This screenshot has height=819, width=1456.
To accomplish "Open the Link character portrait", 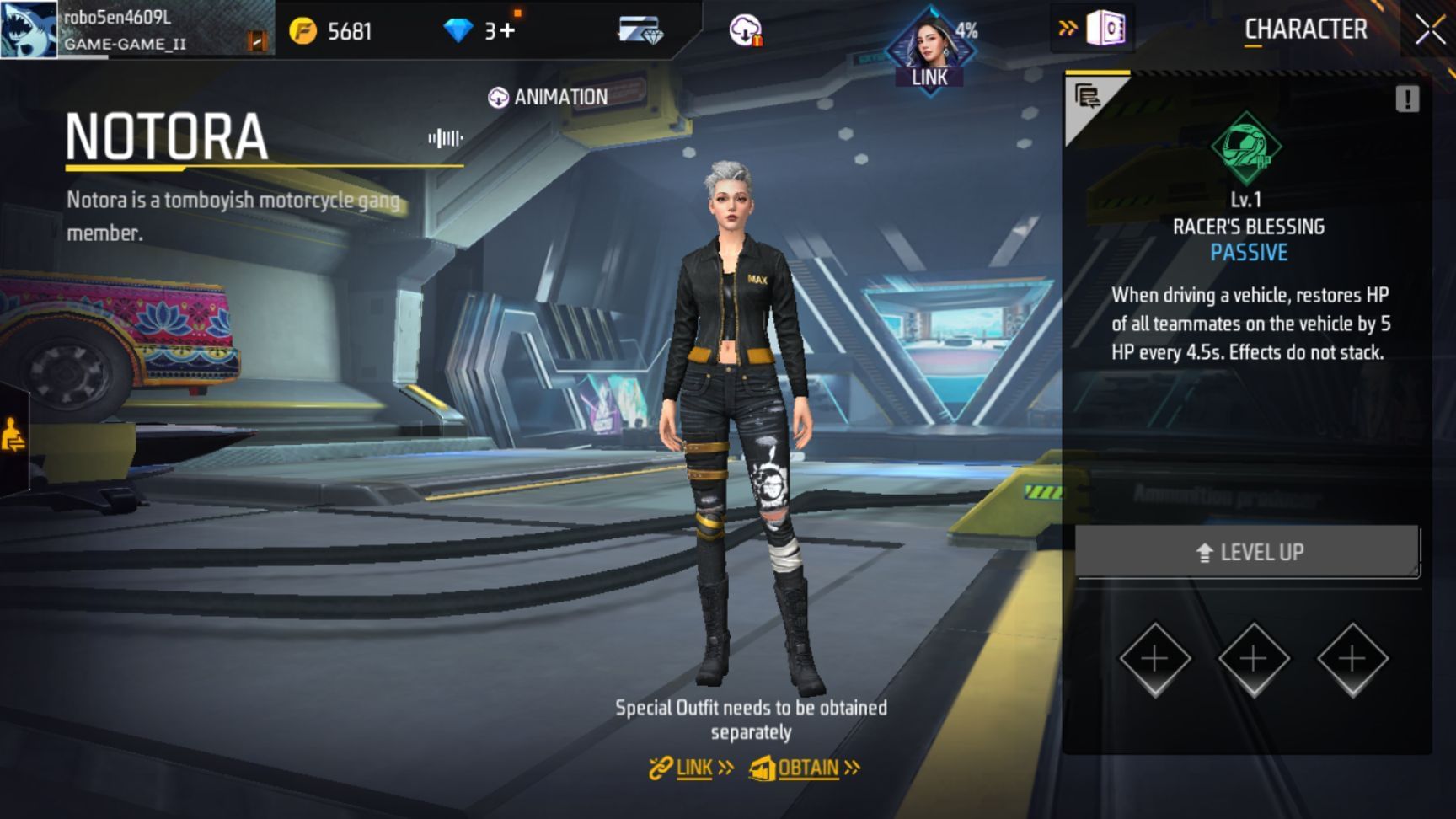I will click(930, 50).
